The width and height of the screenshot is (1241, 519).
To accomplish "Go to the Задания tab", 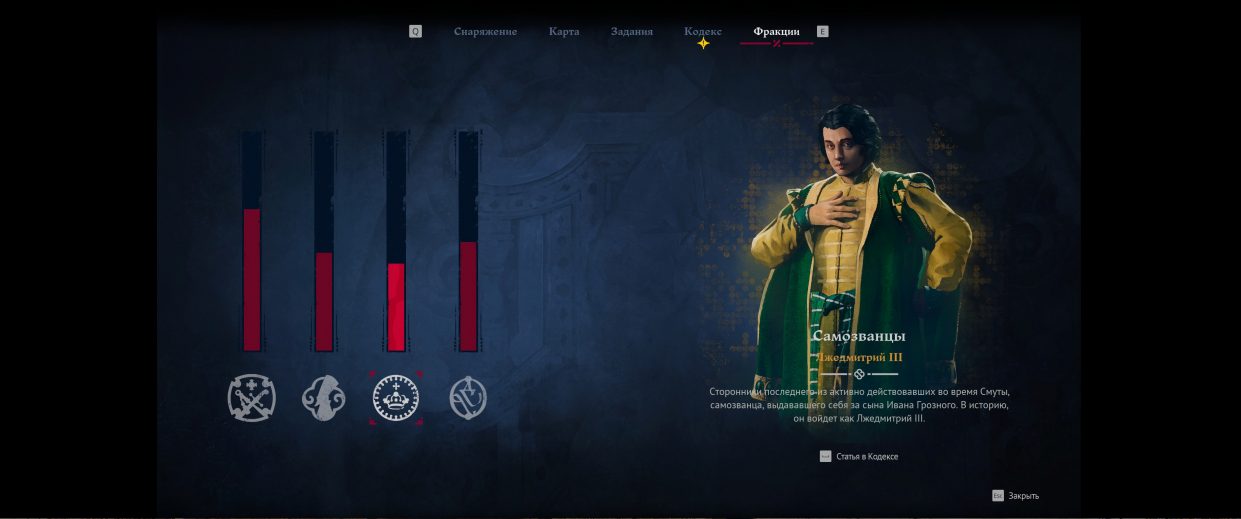I will (x=632, y=32).
